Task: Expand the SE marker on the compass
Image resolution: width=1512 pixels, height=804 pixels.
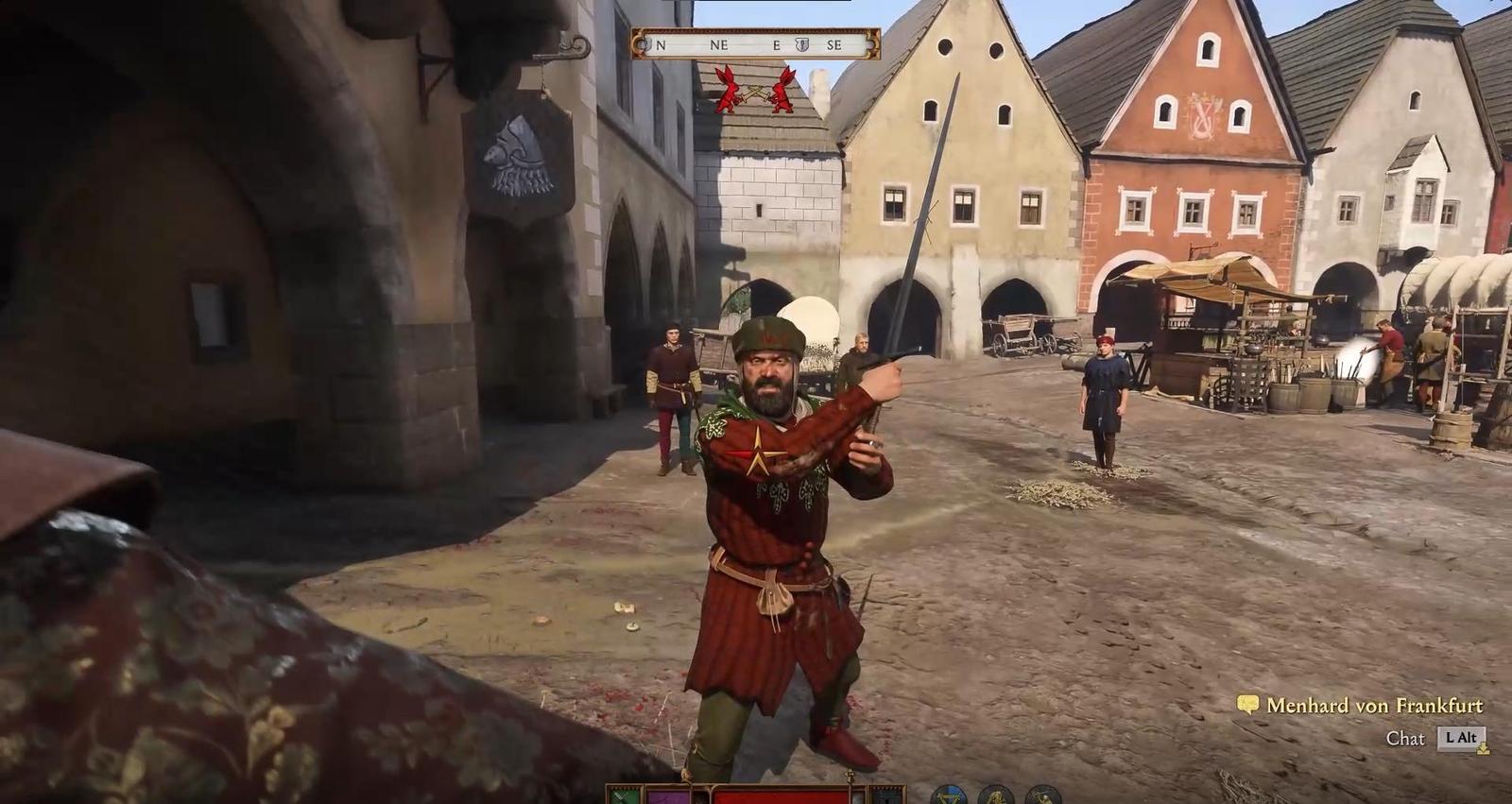Action: pos(834,44)
